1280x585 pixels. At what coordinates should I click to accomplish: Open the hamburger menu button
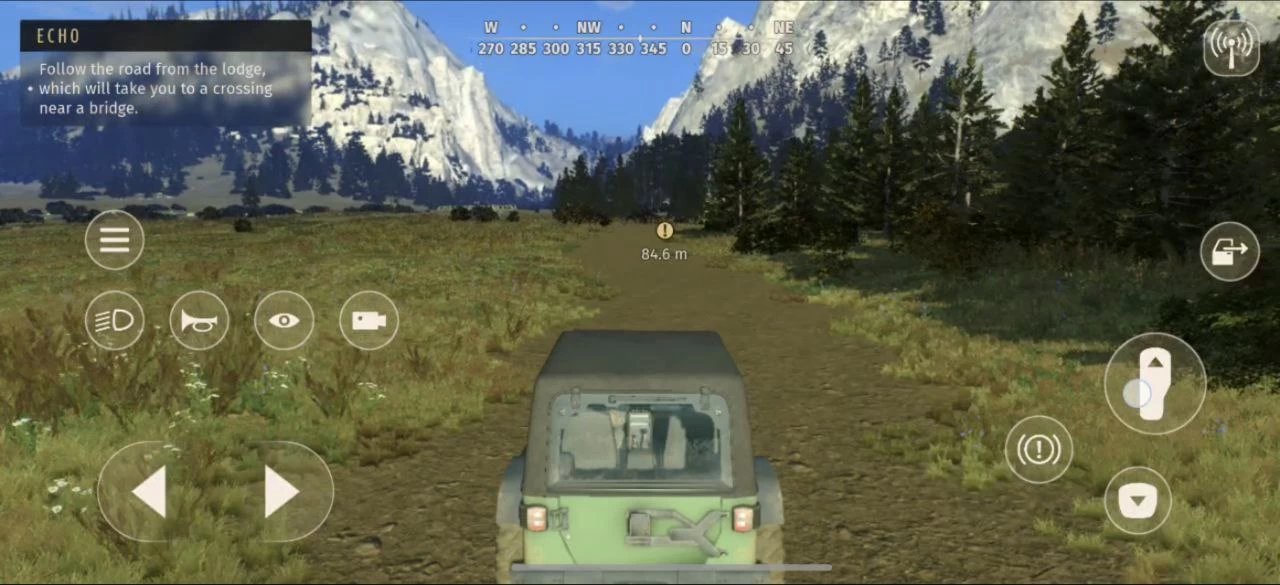[114, 240]
